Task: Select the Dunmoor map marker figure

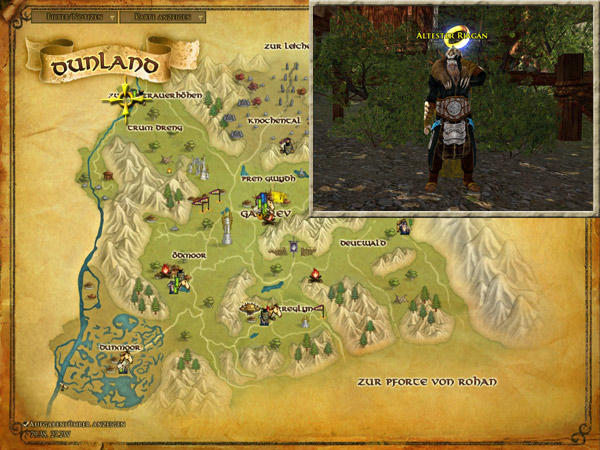Action: (123, 364)
